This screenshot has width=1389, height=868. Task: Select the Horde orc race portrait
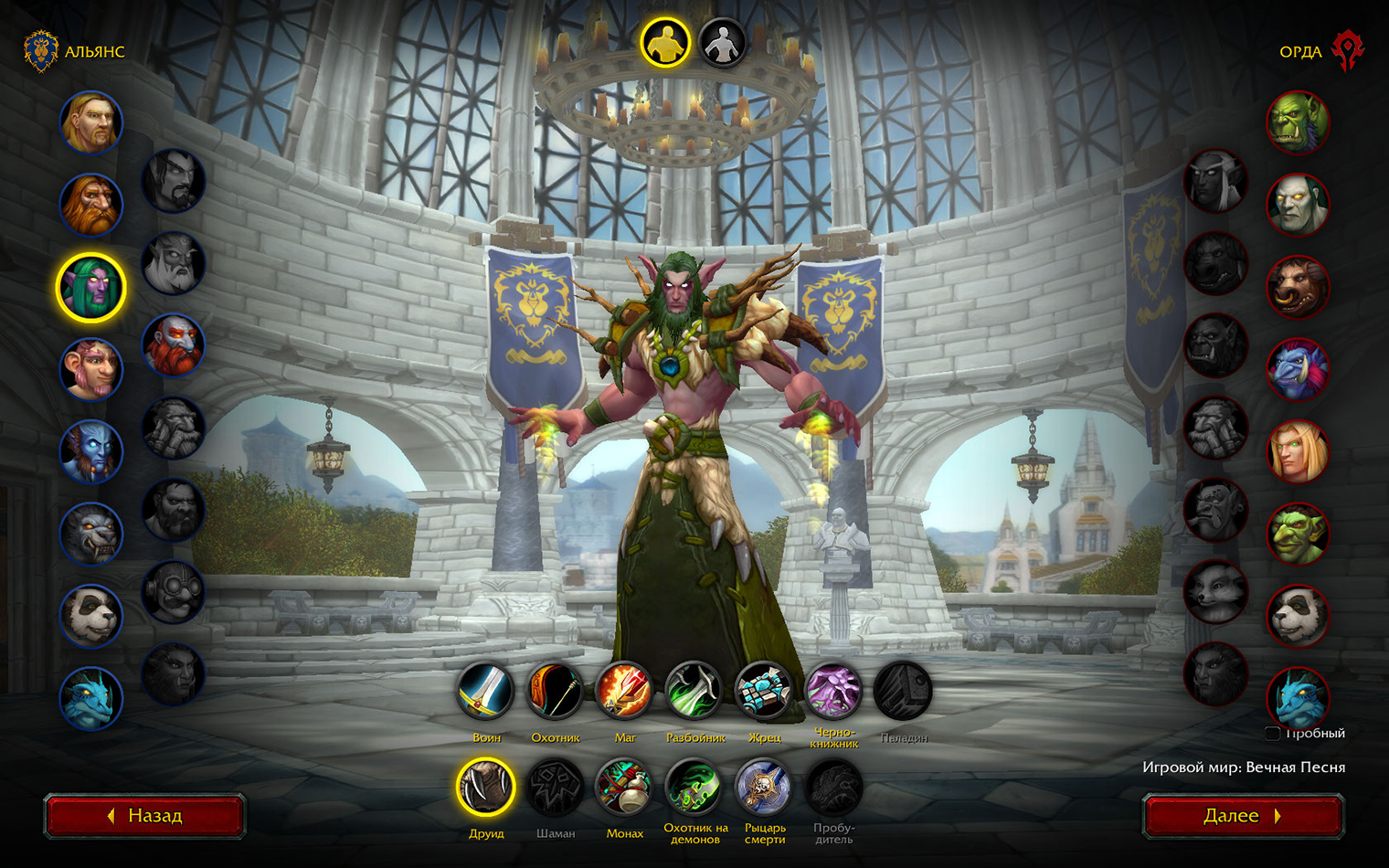click(x=1298, y=122)
